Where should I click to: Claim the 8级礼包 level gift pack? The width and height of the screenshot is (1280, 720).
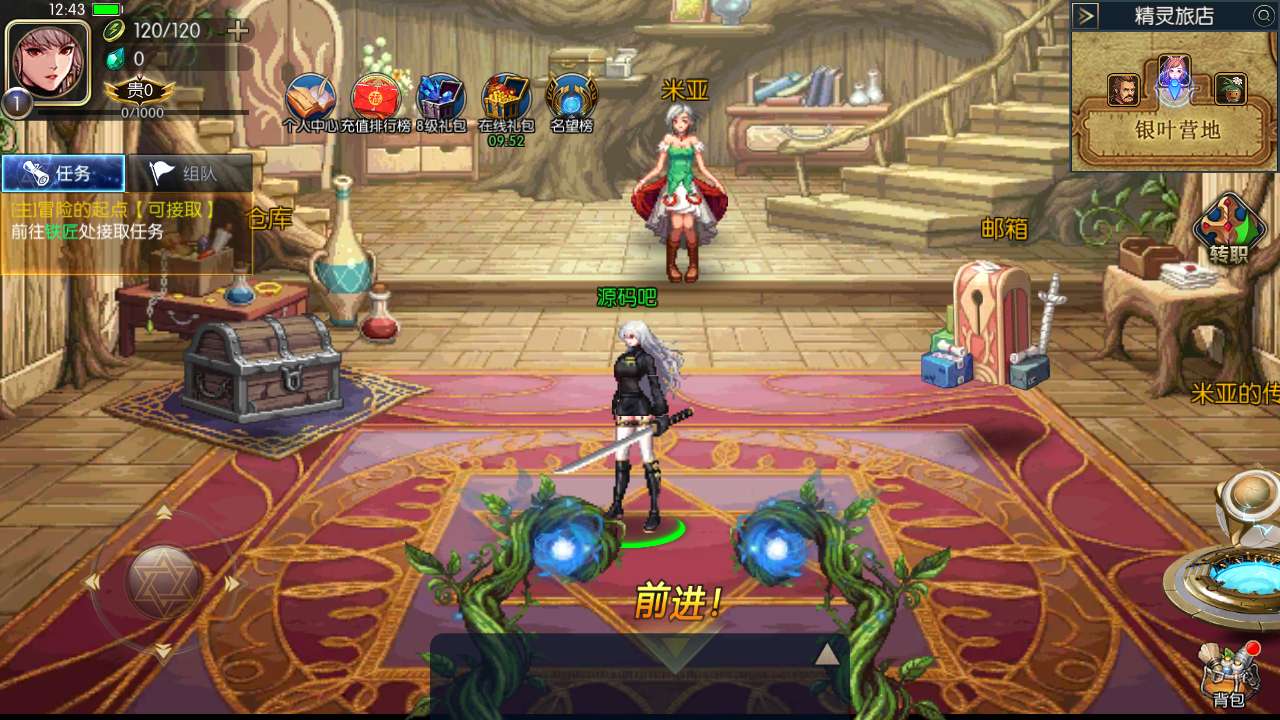[x=441, y=99]
